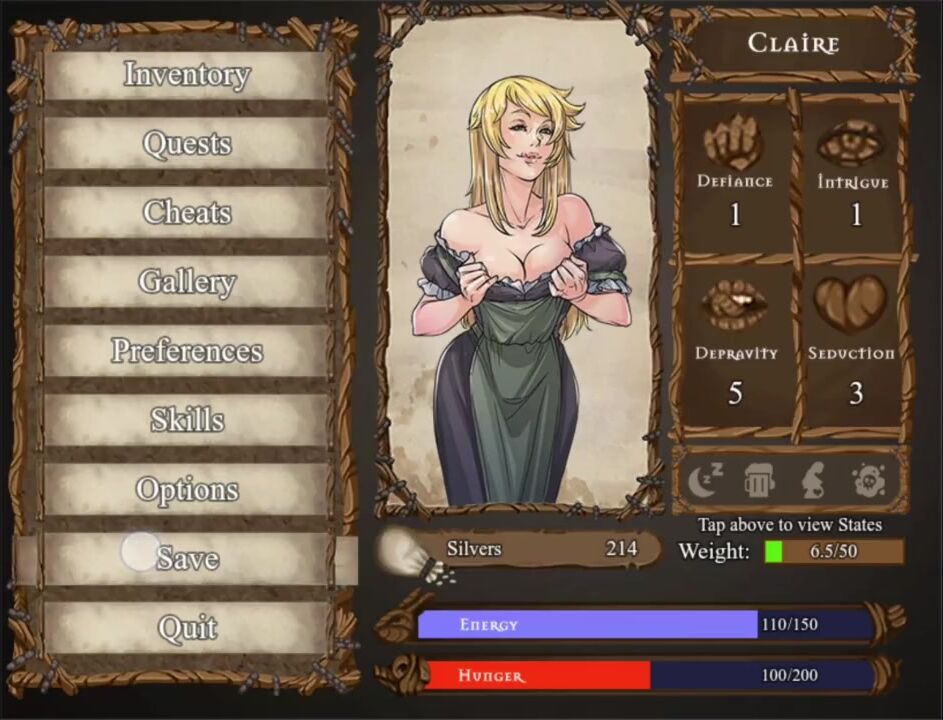Image resolution: width=943 pixels, height=720 pixels.
Task: Show the Gallery
Action: [186, 282]
